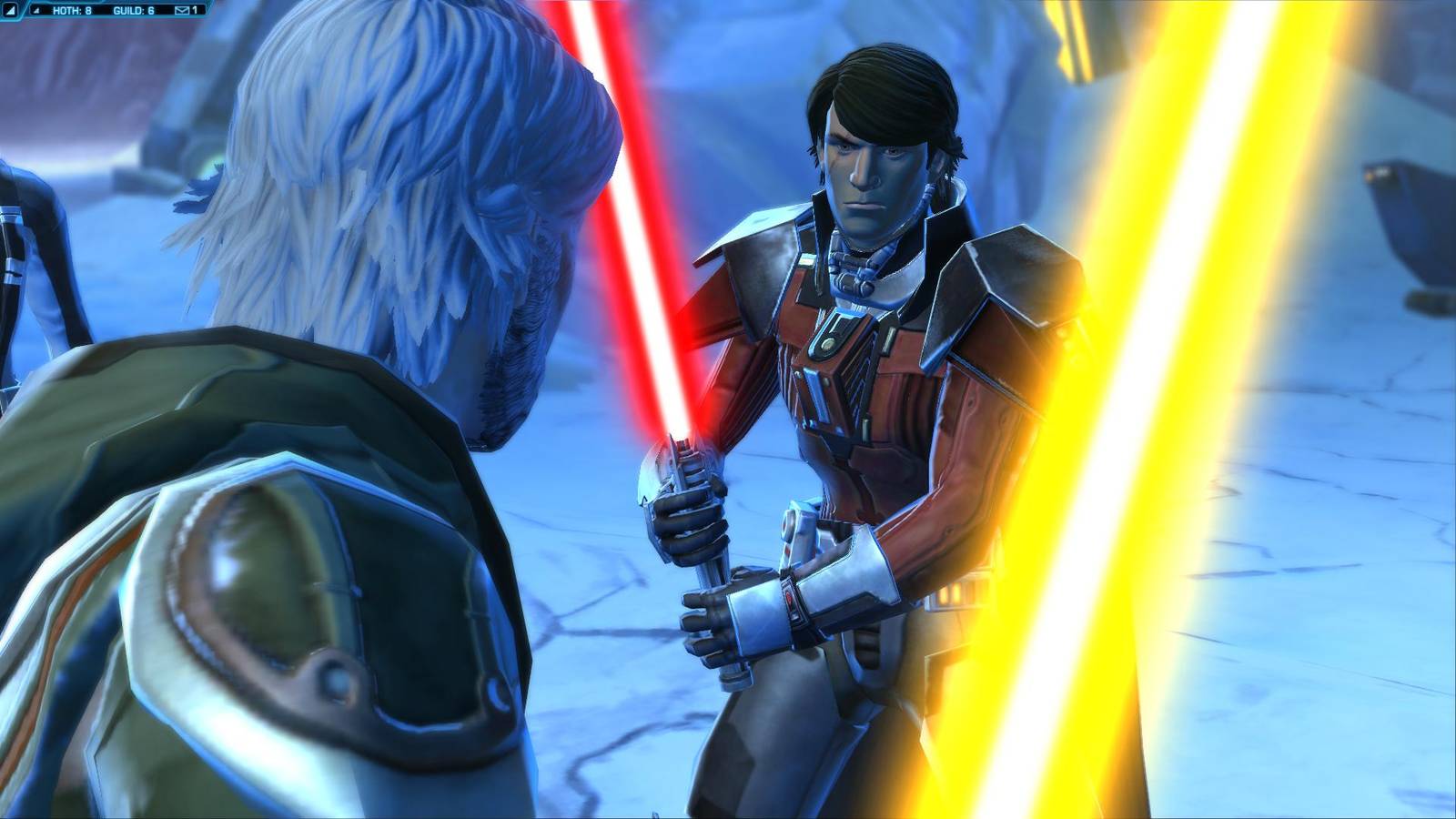This screenshot has height=819, width=1456.
Task: Open the mailbox via the envelope icon
Action: pos(182,8)
